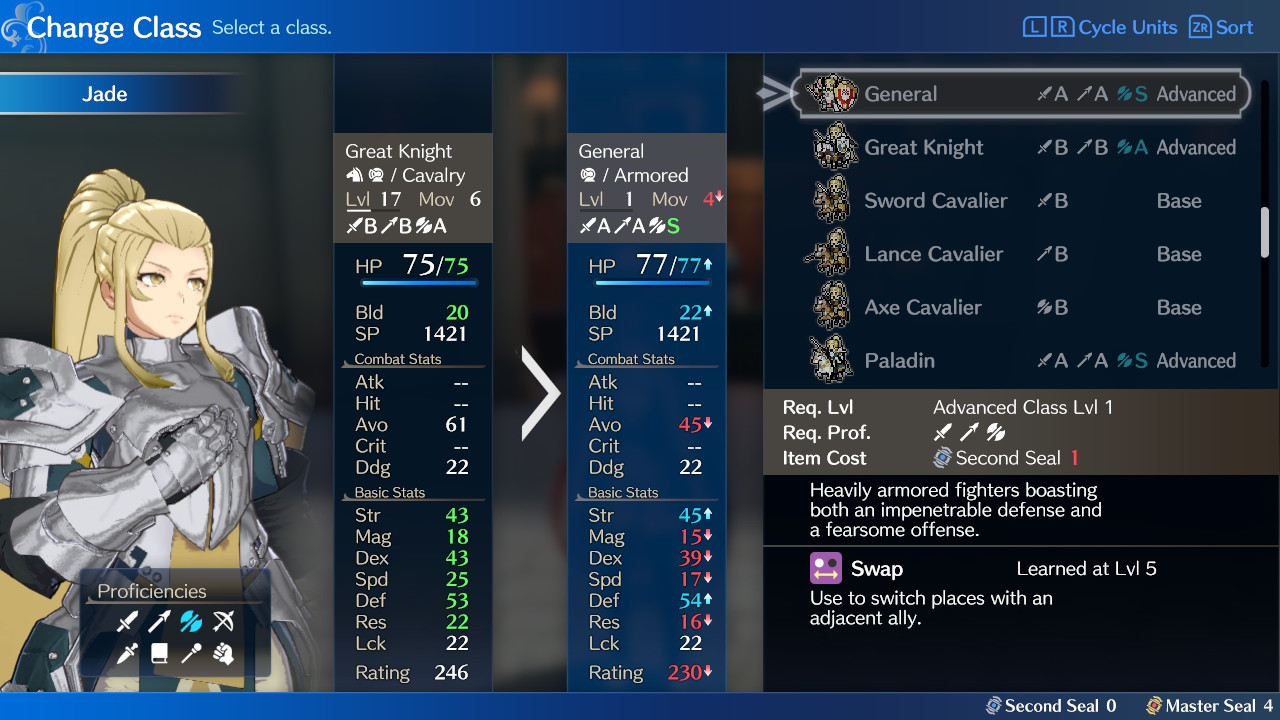Click the bow proficiency icon
Screen dimensions: 1280x720
point(222,622)
